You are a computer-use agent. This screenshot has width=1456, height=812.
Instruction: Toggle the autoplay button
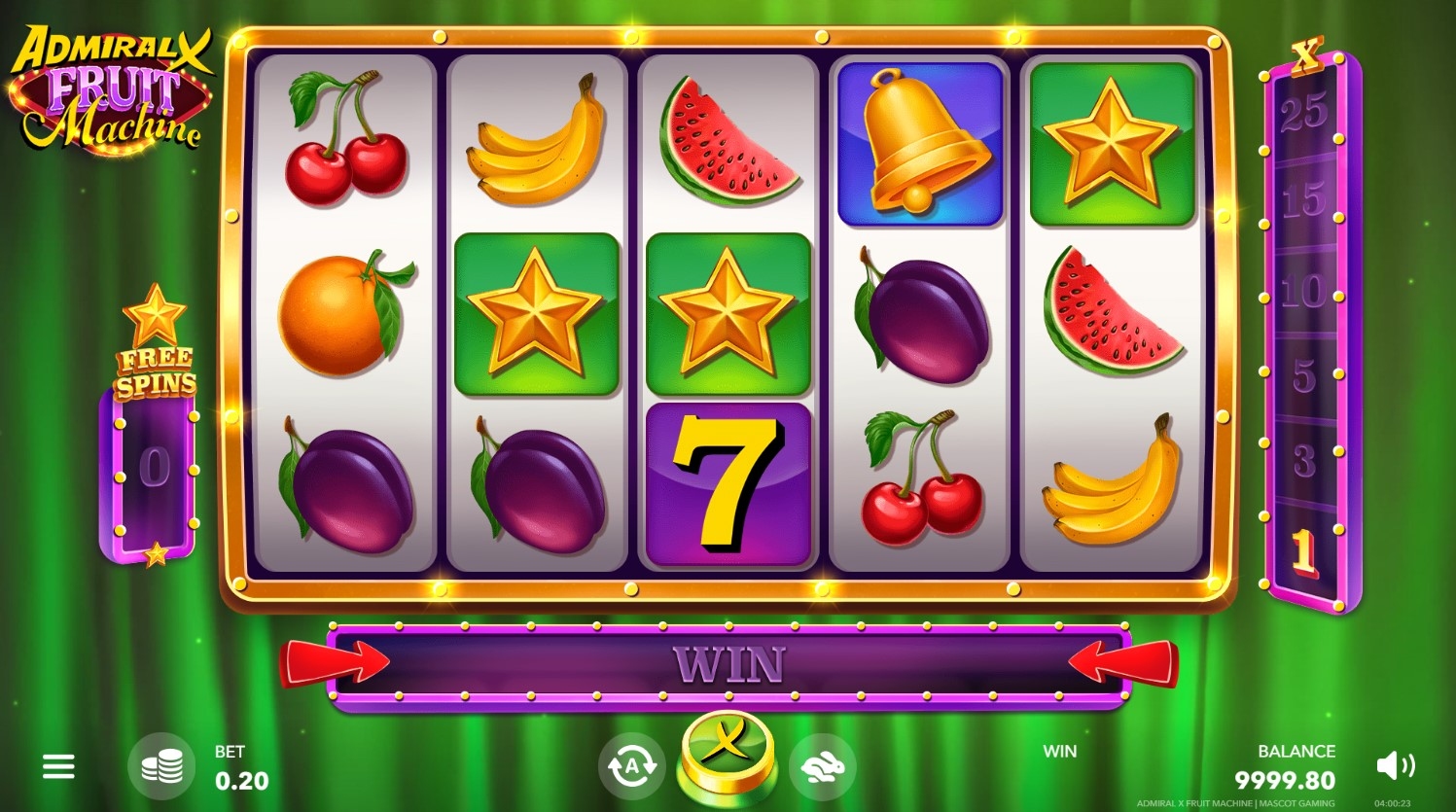pyautogui.click(x=631, y=767)
